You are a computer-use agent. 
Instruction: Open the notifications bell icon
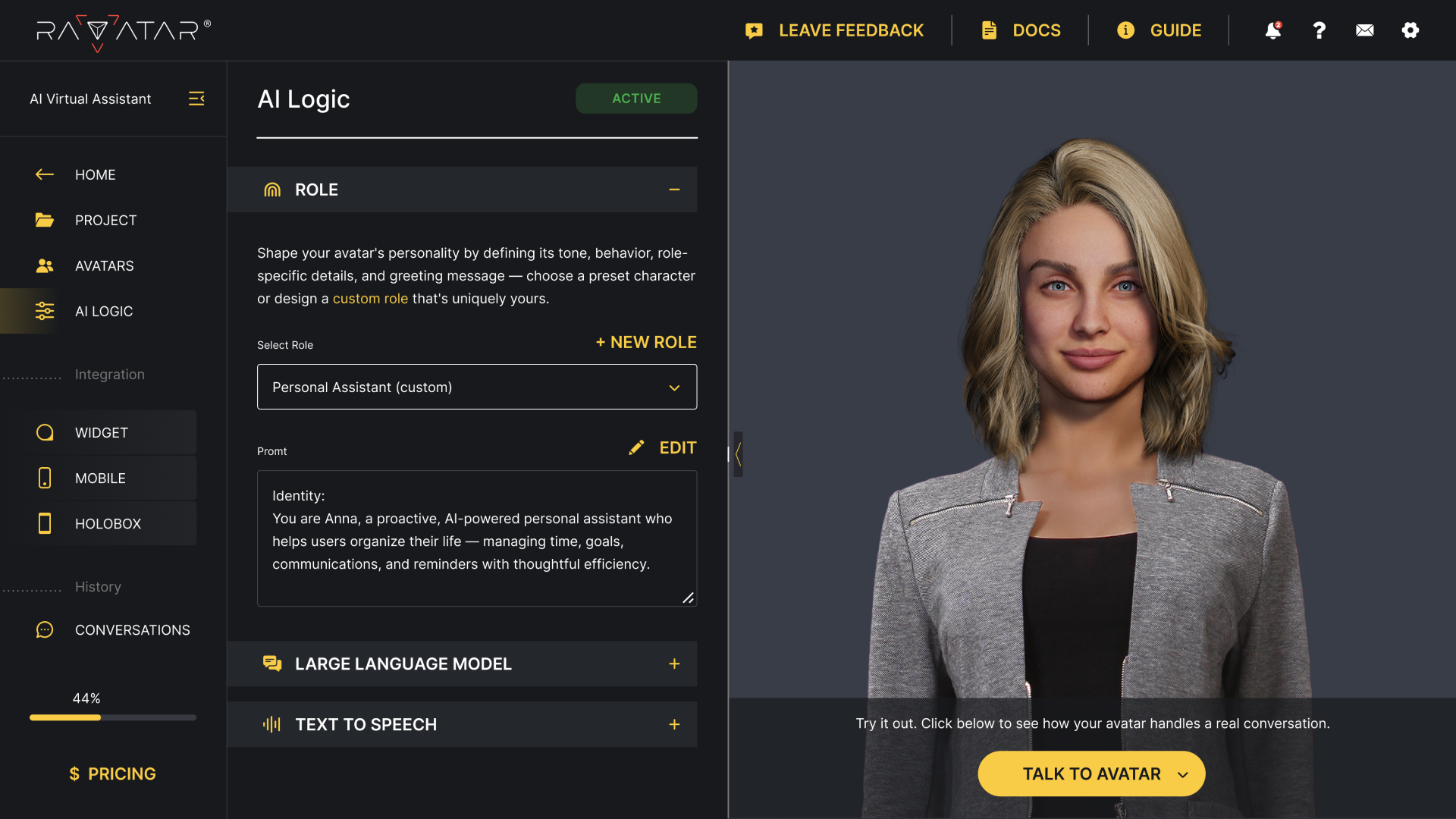click(x=1272, y=30)
